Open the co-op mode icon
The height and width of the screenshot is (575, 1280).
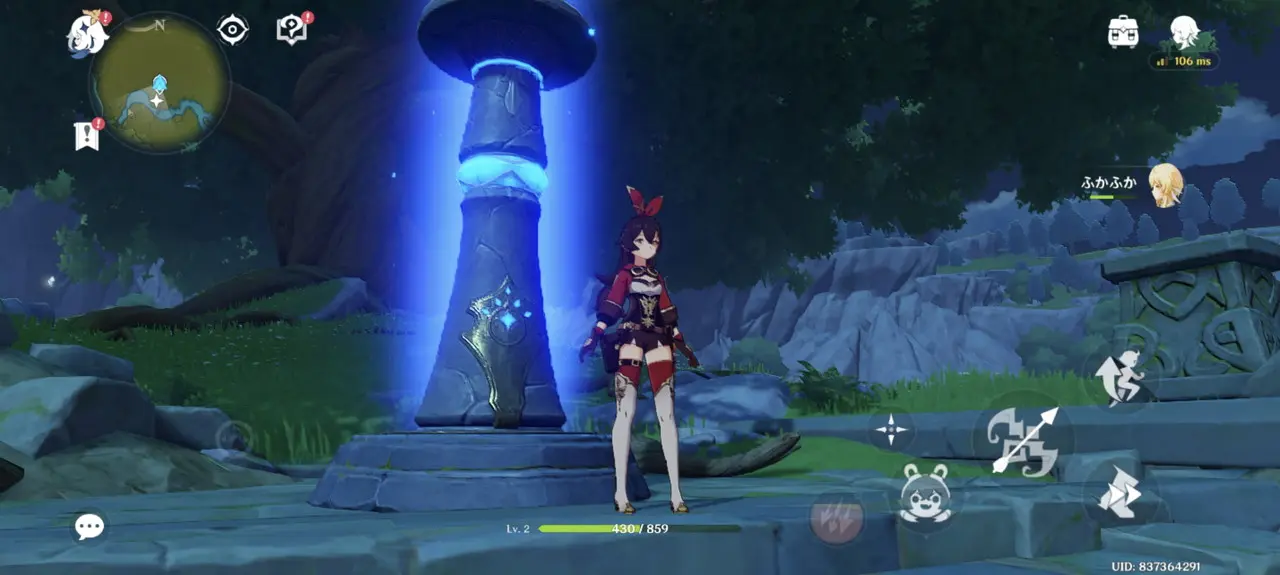point(1185,33)
